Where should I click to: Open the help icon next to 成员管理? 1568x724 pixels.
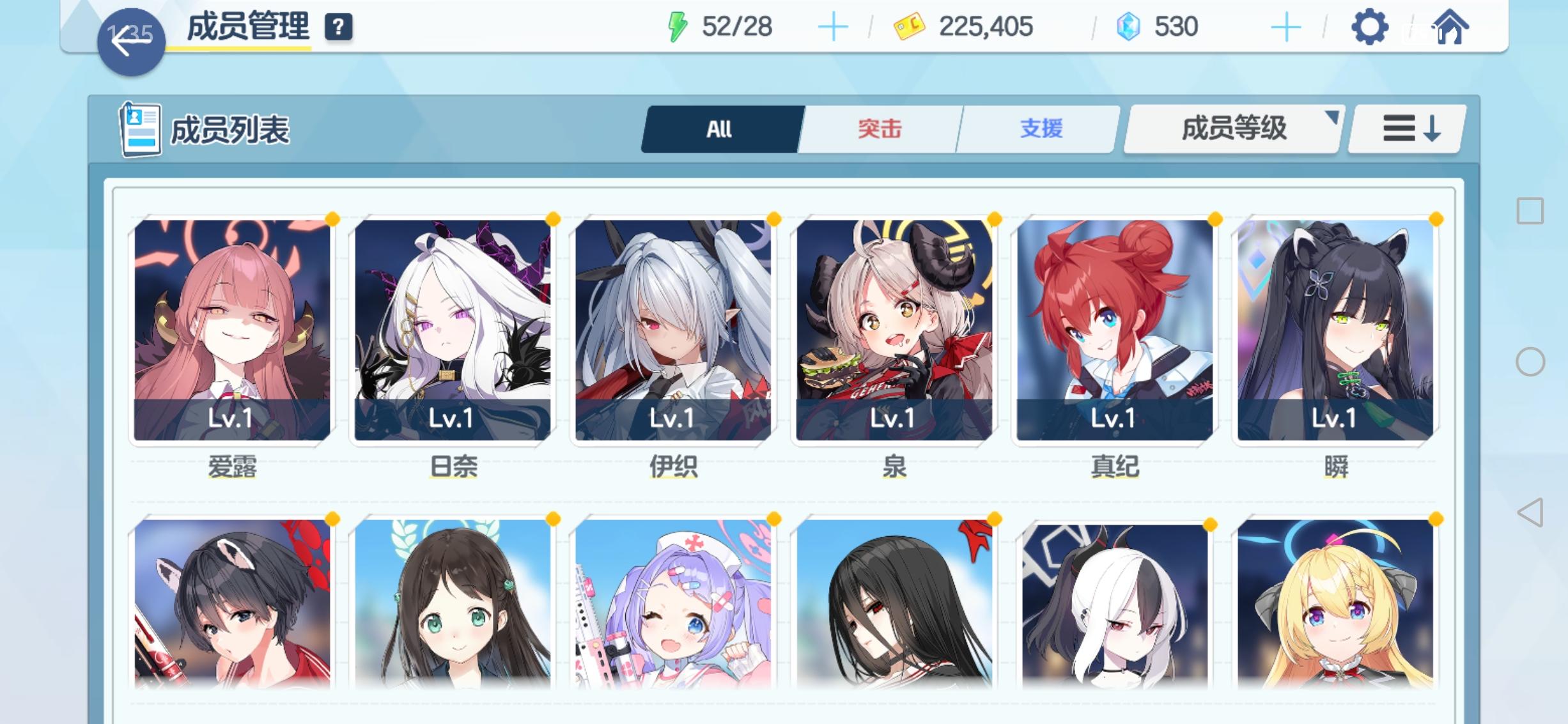339,27
